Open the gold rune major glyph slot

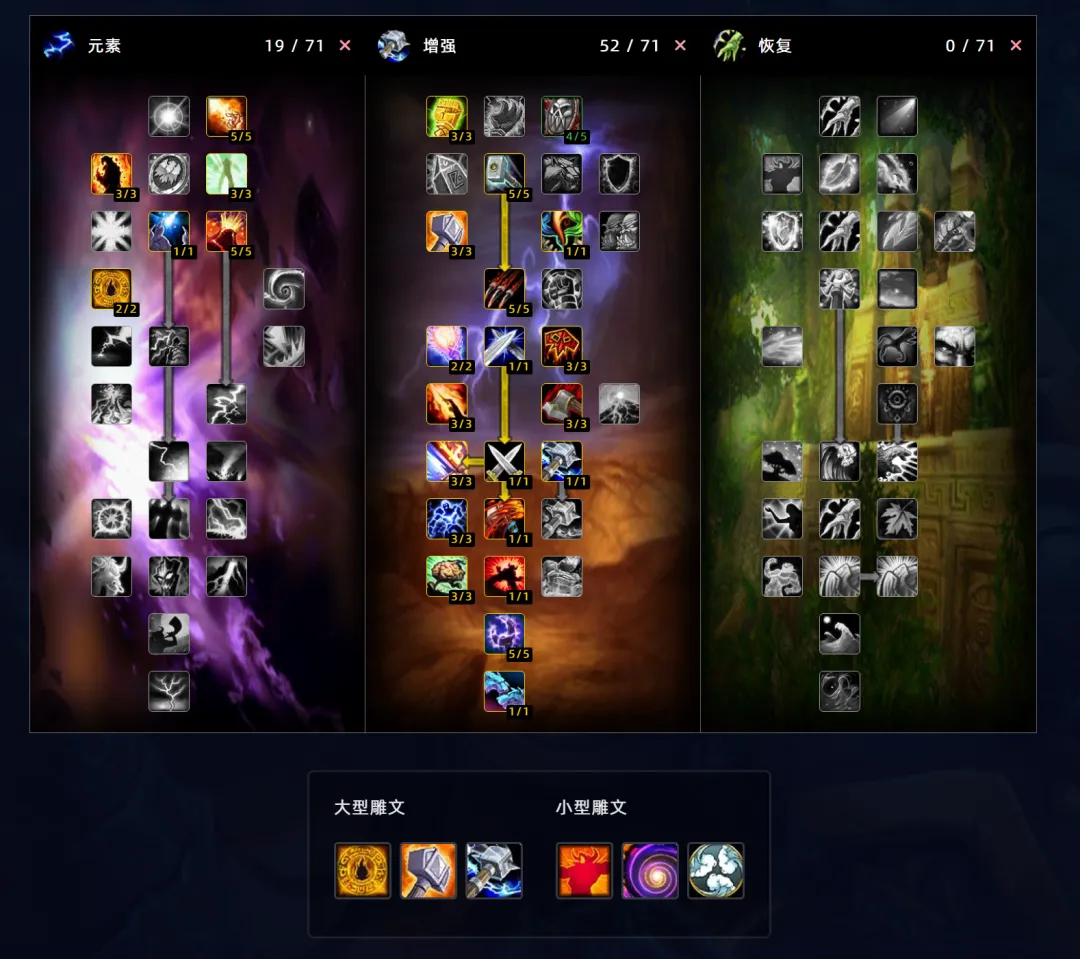coord(363,870)
